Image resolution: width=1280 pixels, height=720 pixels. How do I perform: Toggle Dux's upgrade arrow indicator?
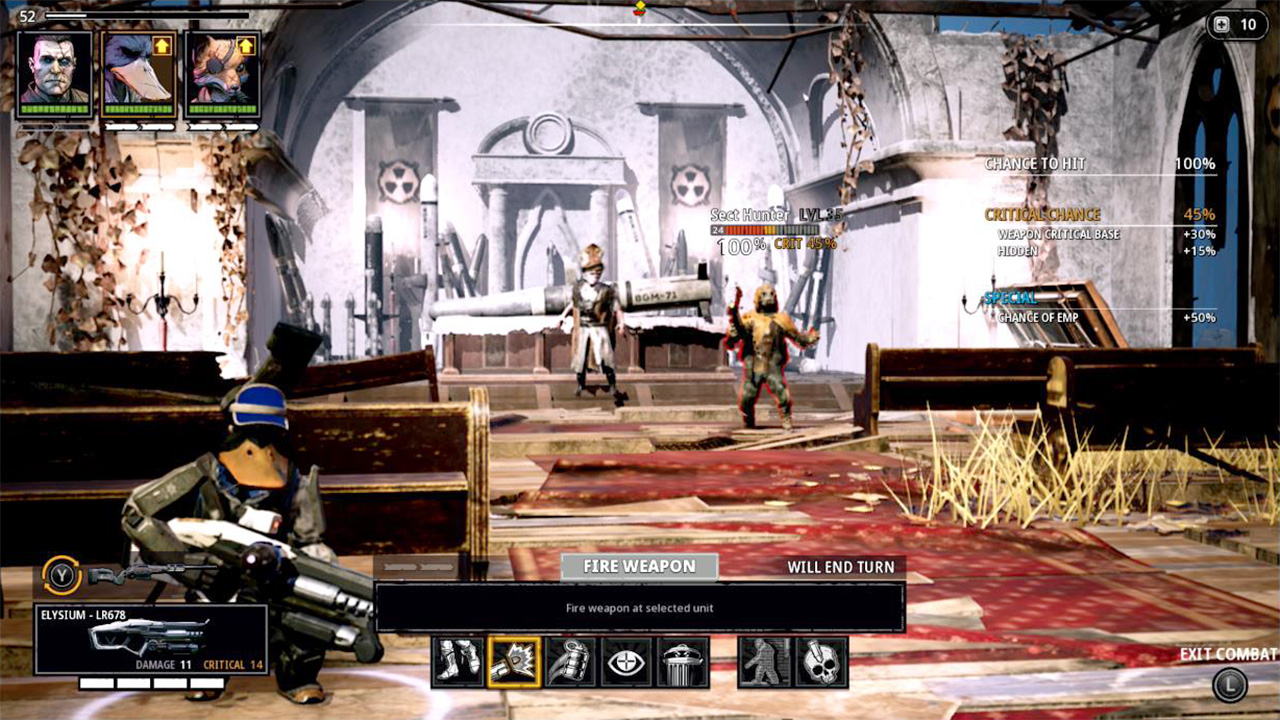click(163, 44)
